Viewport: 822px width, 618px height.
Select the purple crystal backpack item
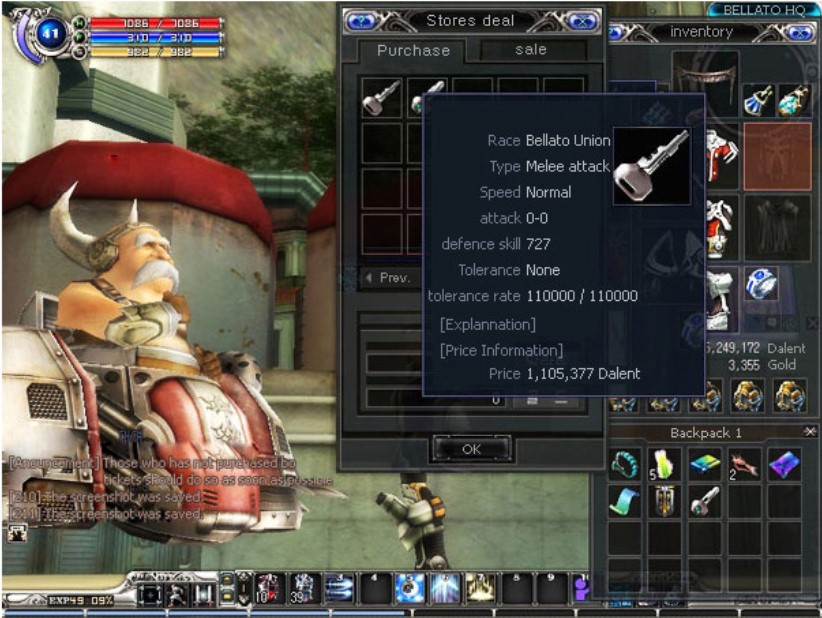point(784,464)
